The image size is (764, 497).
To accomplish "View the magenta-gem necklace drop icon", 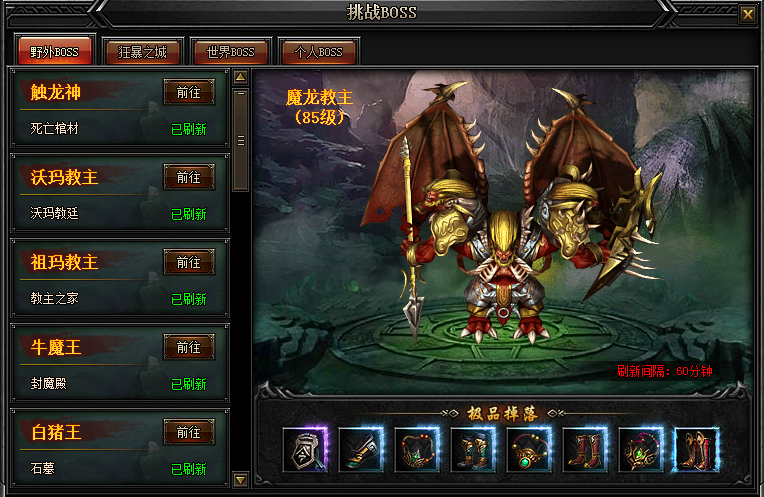I will click(641, 449).
